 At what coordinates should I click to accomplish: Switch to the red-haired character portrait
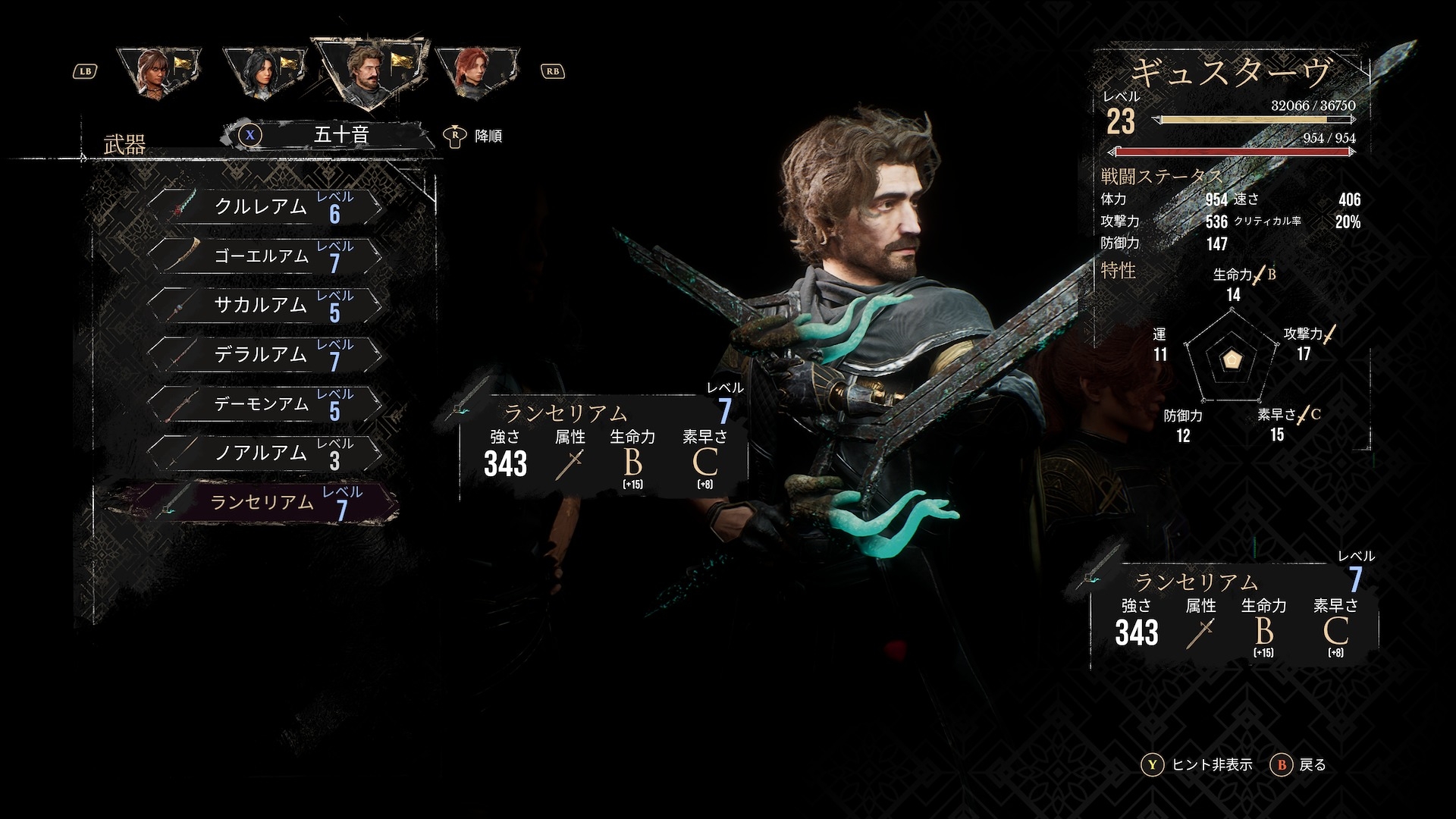point(476,72)
